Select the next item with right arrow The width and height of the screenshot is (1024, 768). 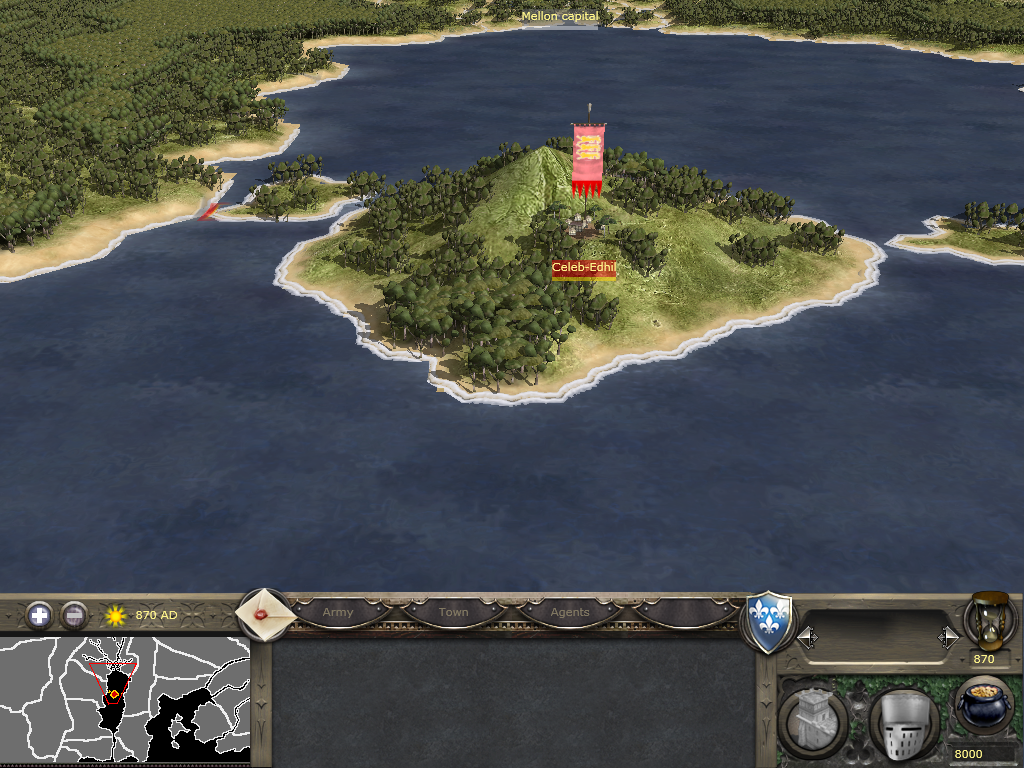pos(948,637)
